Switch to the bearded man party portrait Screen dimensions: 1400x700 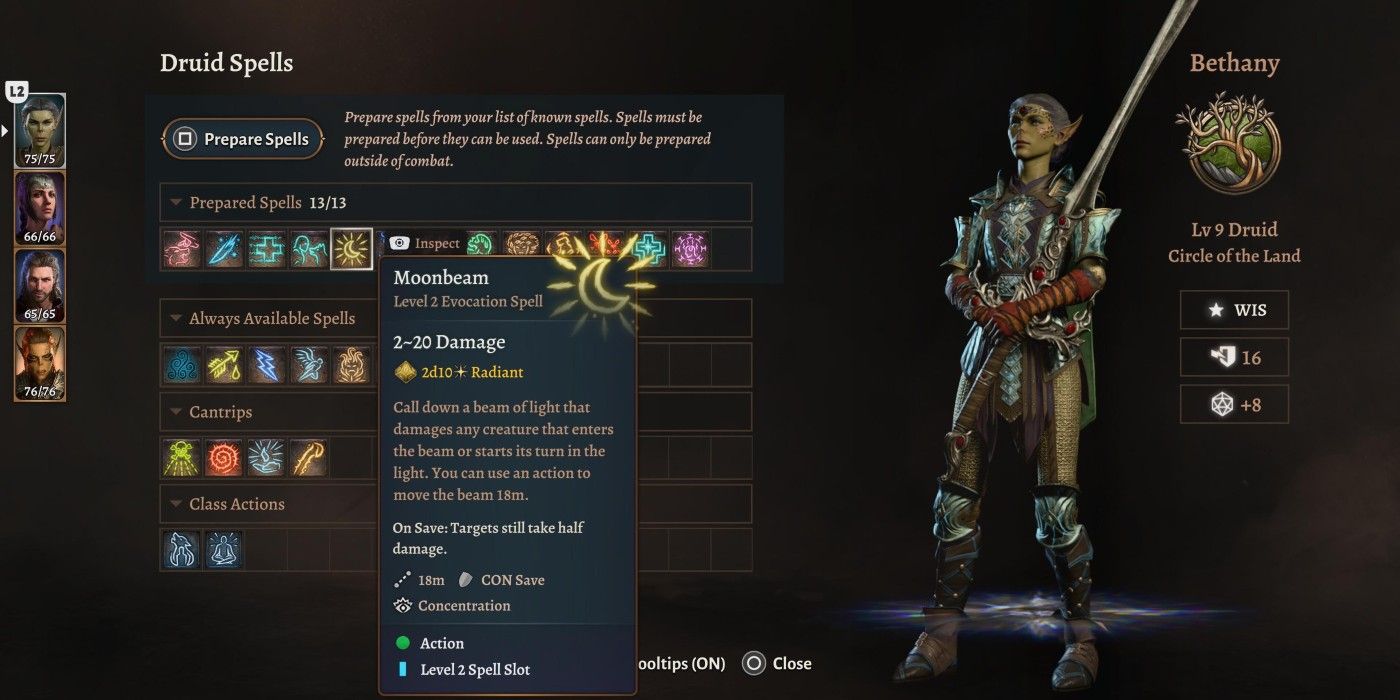(40, 285)
